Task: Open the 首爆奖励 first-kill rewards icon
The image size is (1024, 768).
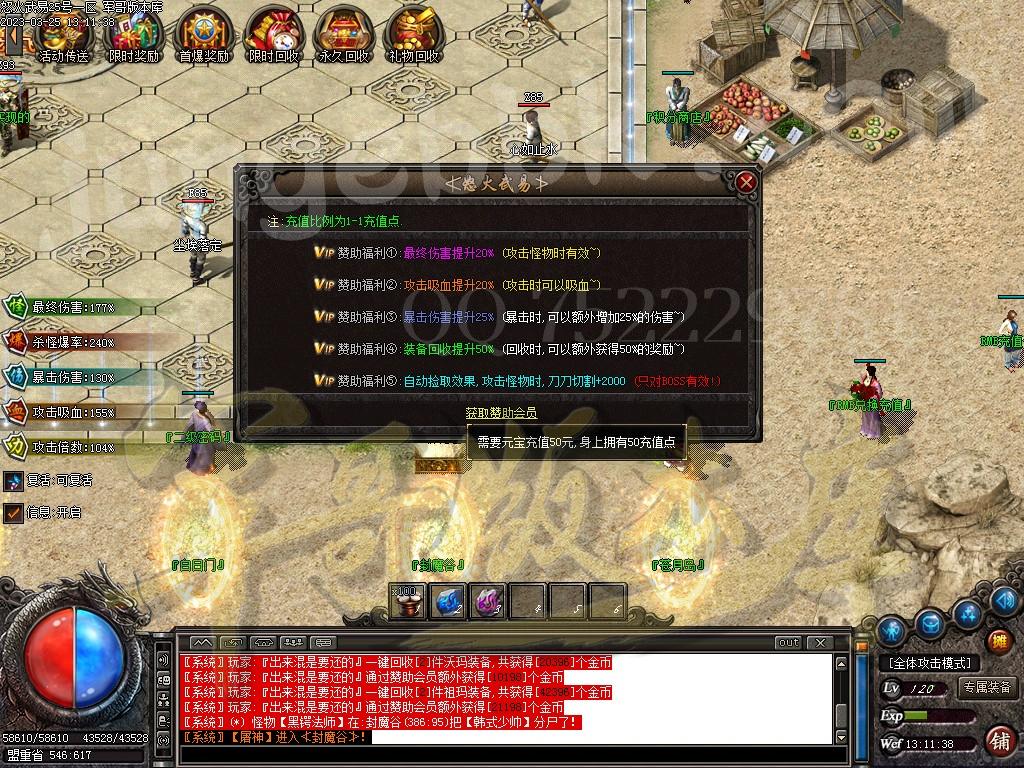Action: 202,35
